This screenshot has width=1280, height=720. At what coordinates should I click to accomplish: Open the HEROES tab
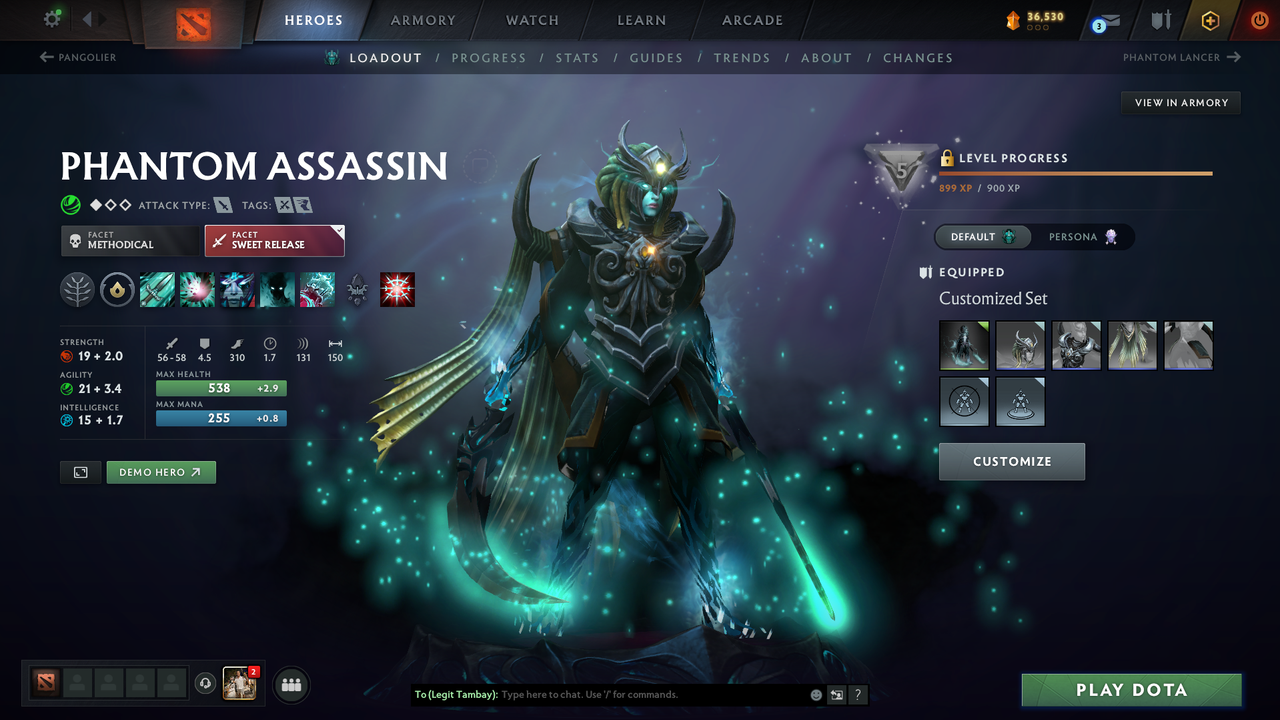point(313,19)
